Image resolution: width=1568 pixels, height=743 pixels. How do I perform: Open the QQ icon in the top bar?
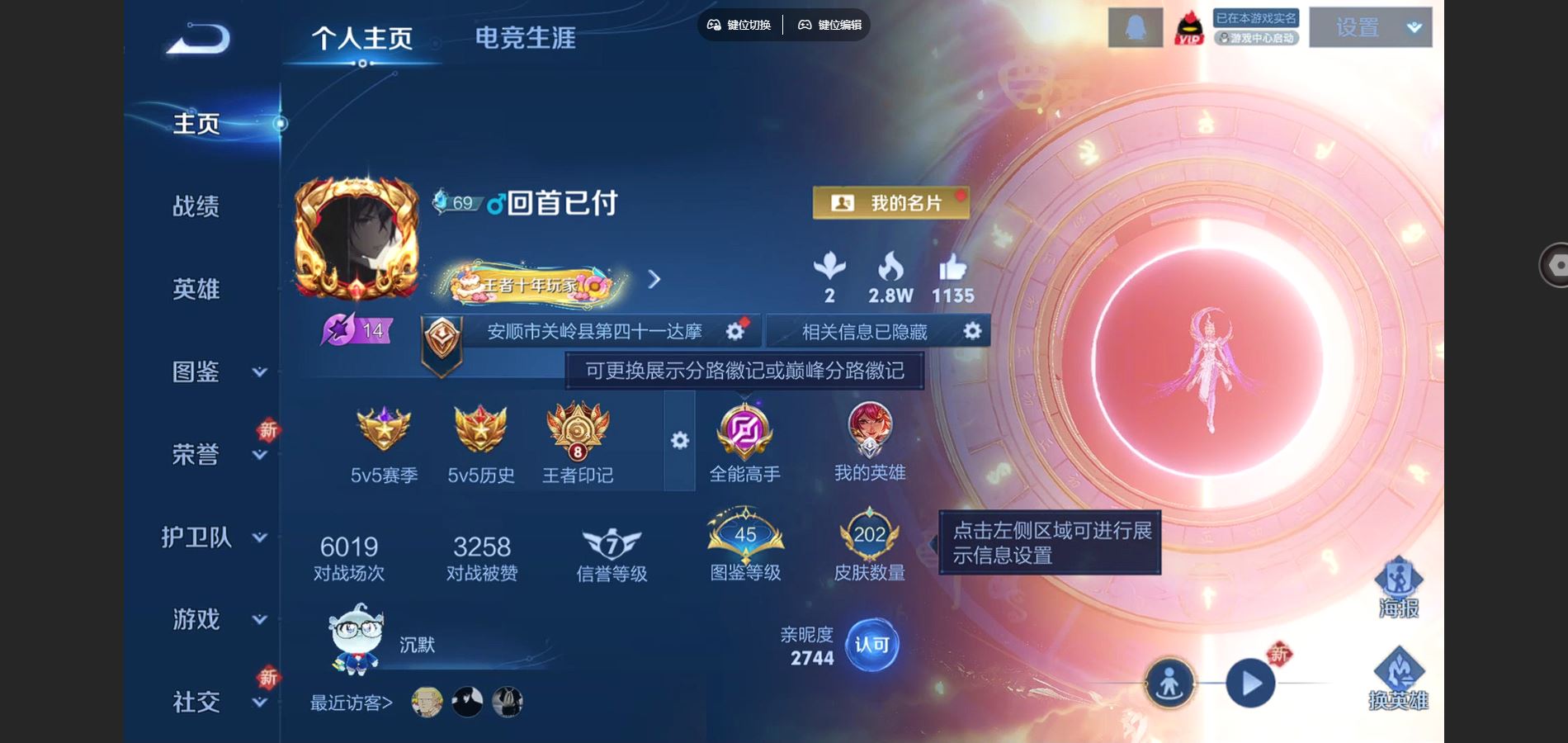click(1135, 27)
